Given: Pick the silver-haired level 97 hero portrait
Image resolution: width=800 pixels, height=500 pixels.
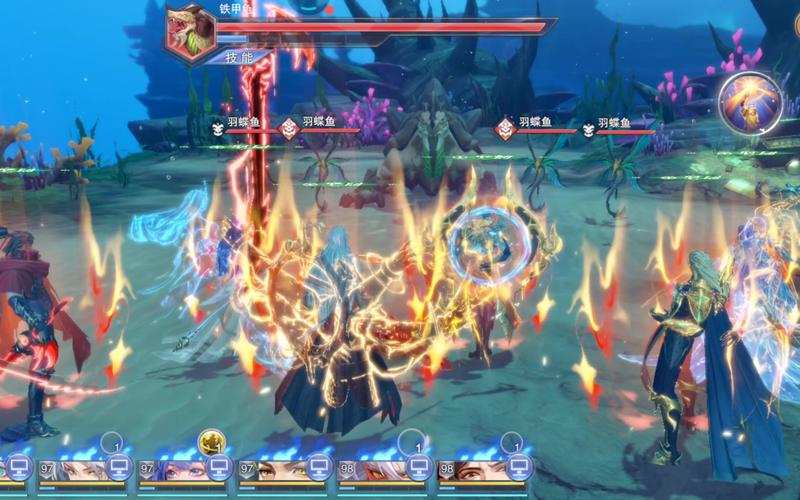Looking at the screenshot, I should click(x=79, y=470).
